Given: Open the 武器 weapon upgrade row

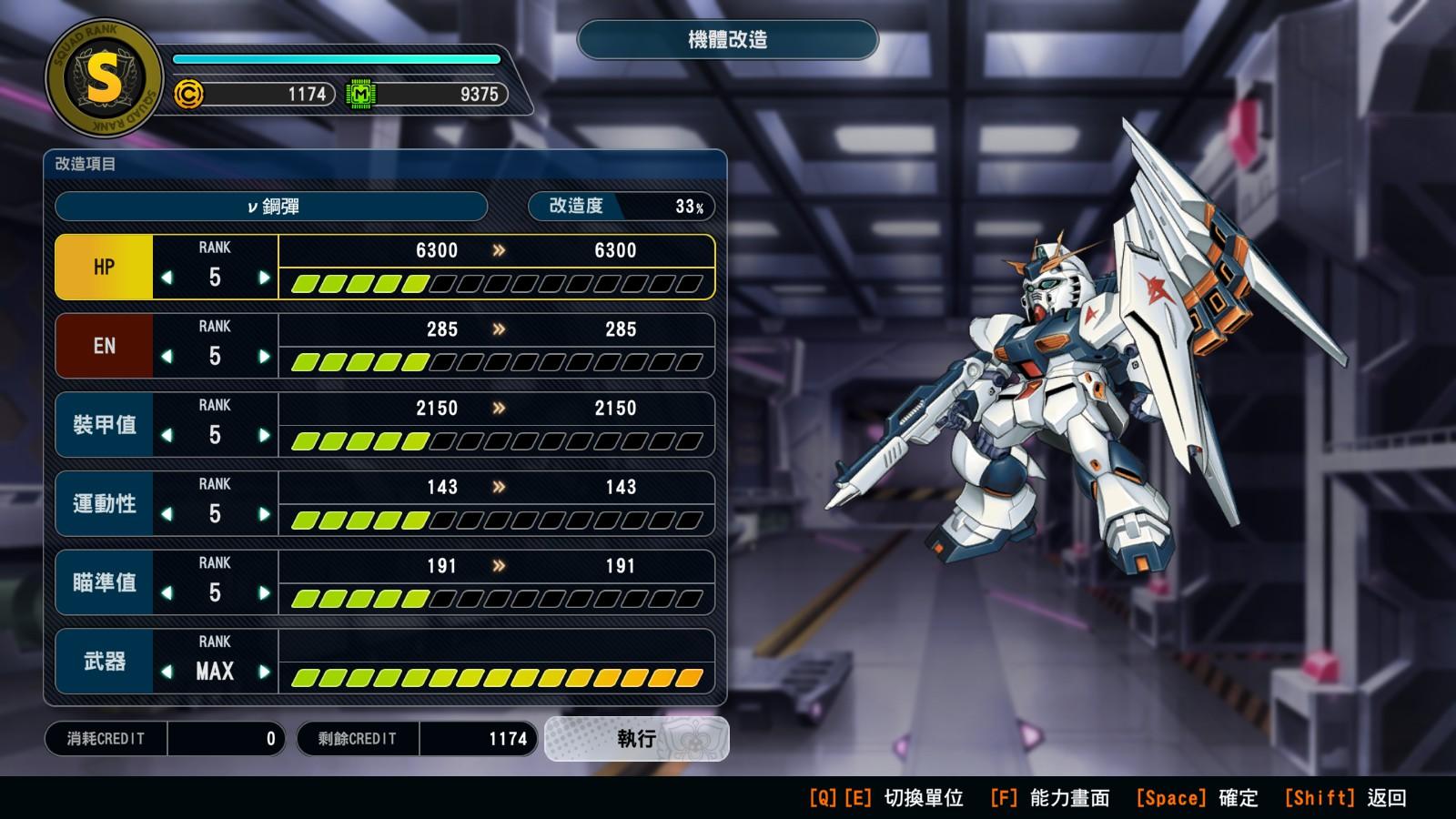Looking at the screenshot, I should 104,662.
